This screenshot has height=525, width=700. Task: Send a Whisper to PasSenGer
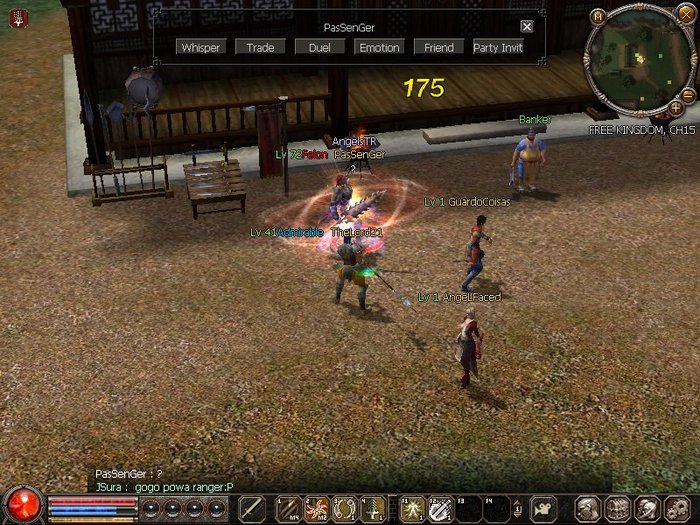click(201, 47)
